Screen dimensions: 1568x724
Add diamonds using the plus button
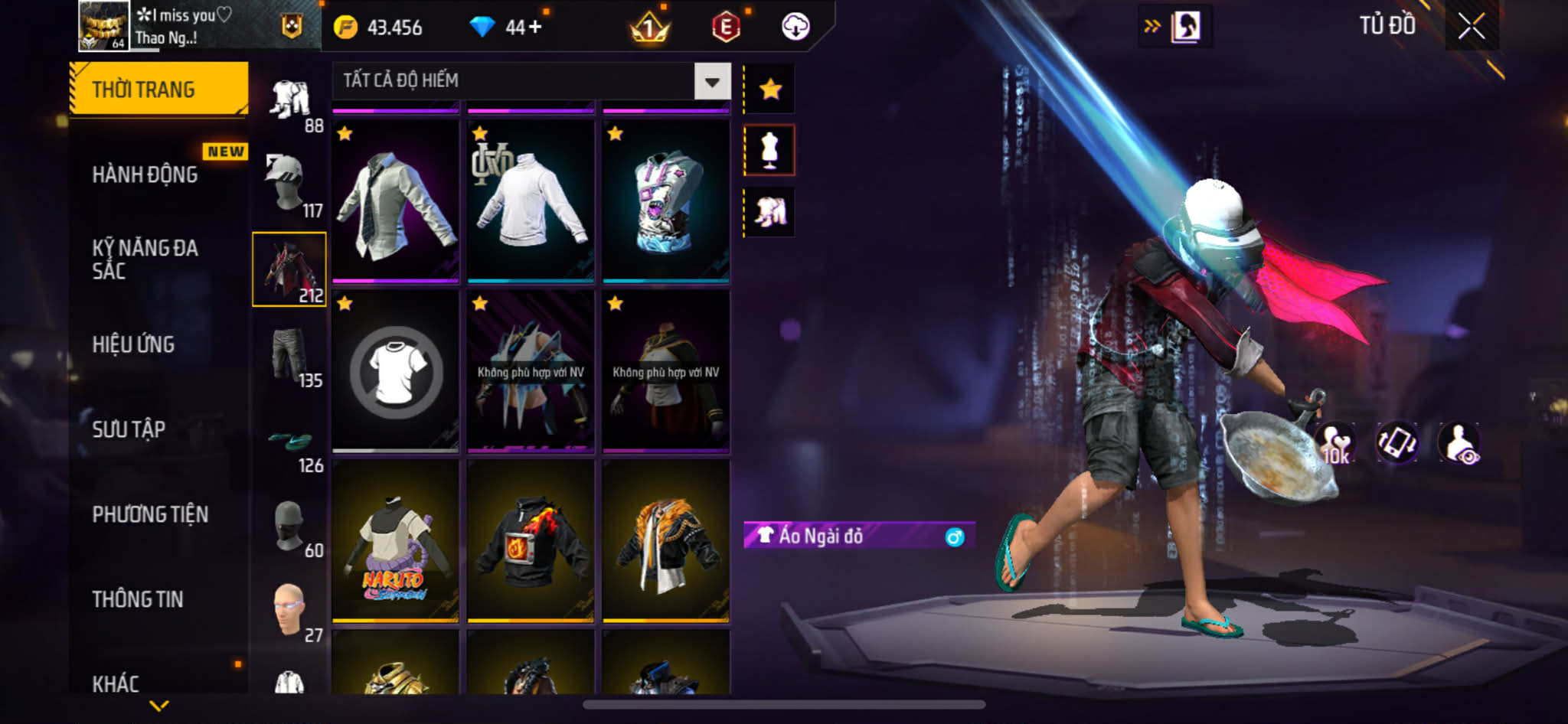(x=534, y=28)
